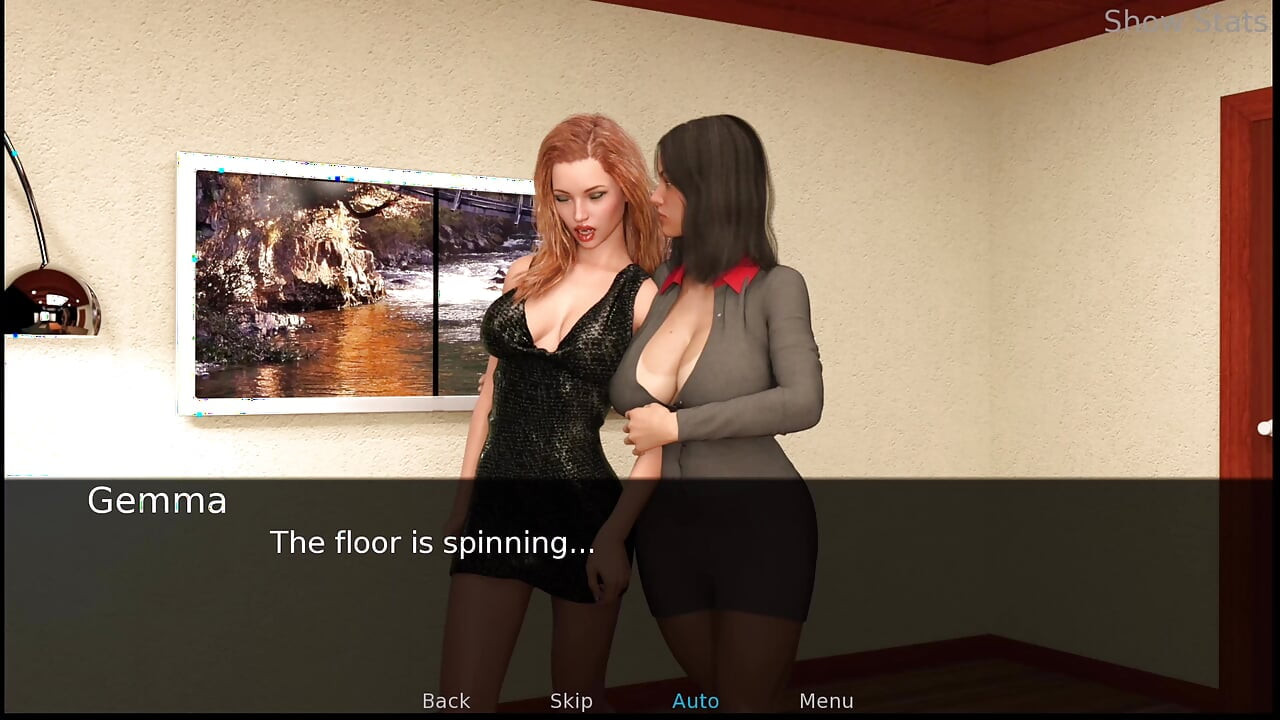Go Back to the previous dialogue line
The height and width of the screenshot is (720, 1280).
pyautogui.click(x=446, y=701)
